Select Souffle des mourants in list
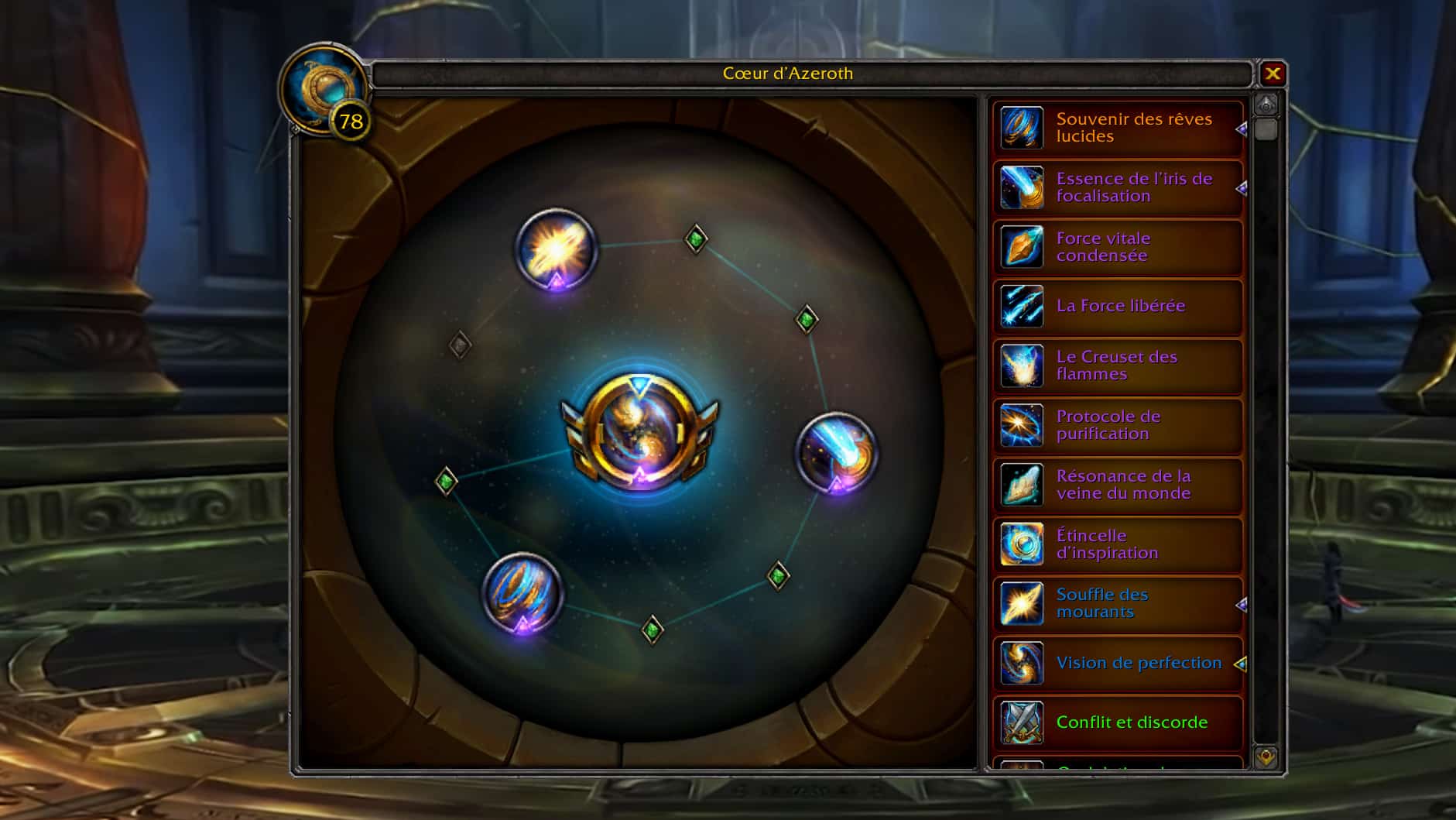The width and height of the screenshot is (1456, 820). pos(1118,603)
